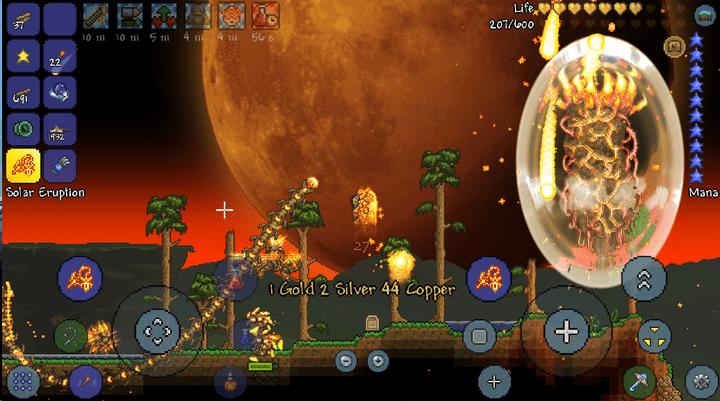Open the settings gear button
The width and height of the screenshot is (720, 401).
(x=699, y=381)
